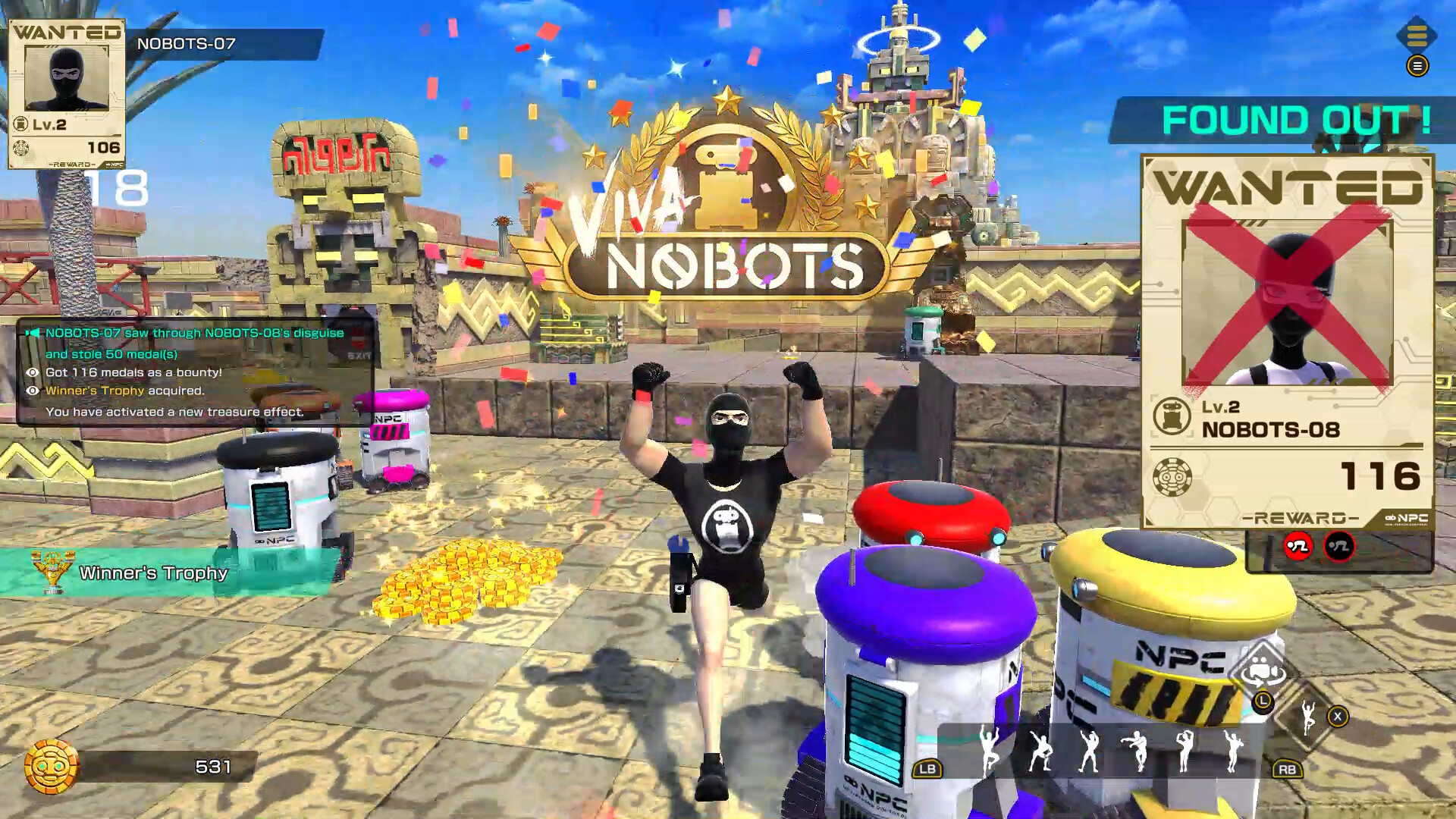Toggle the first red reward marker under REWARD
Screen dimensions: 1456x819
pyautogui.click(x=1298, y=546)
